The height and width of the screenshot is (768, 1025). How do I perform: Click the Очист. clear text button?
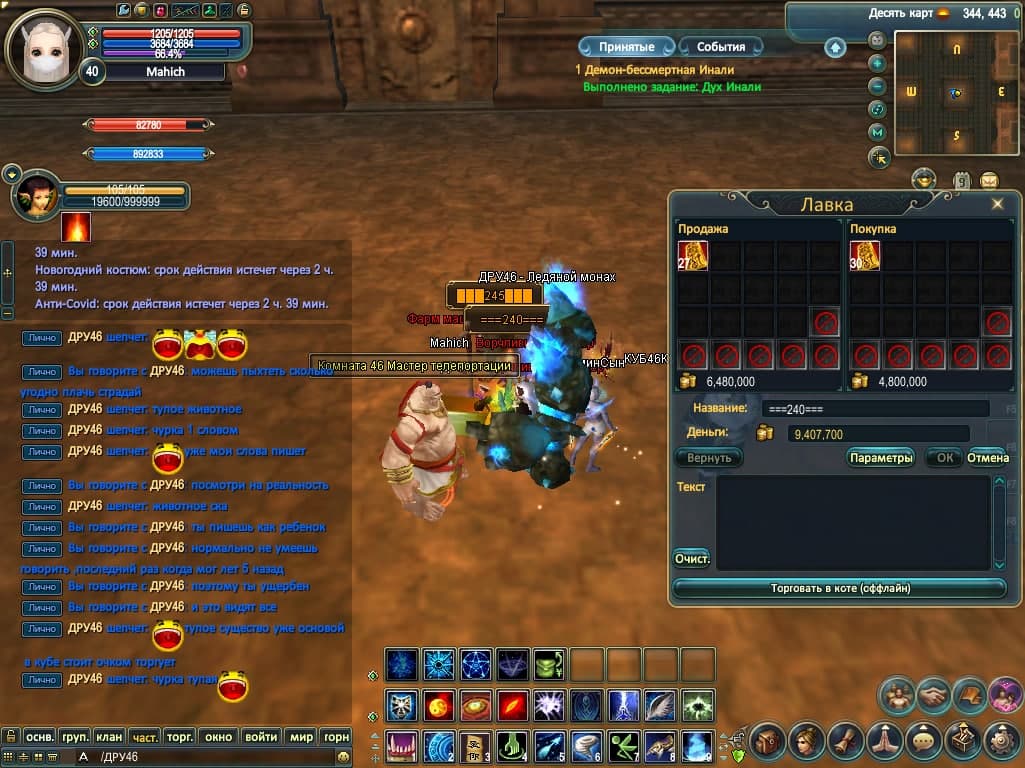(692, 559)
